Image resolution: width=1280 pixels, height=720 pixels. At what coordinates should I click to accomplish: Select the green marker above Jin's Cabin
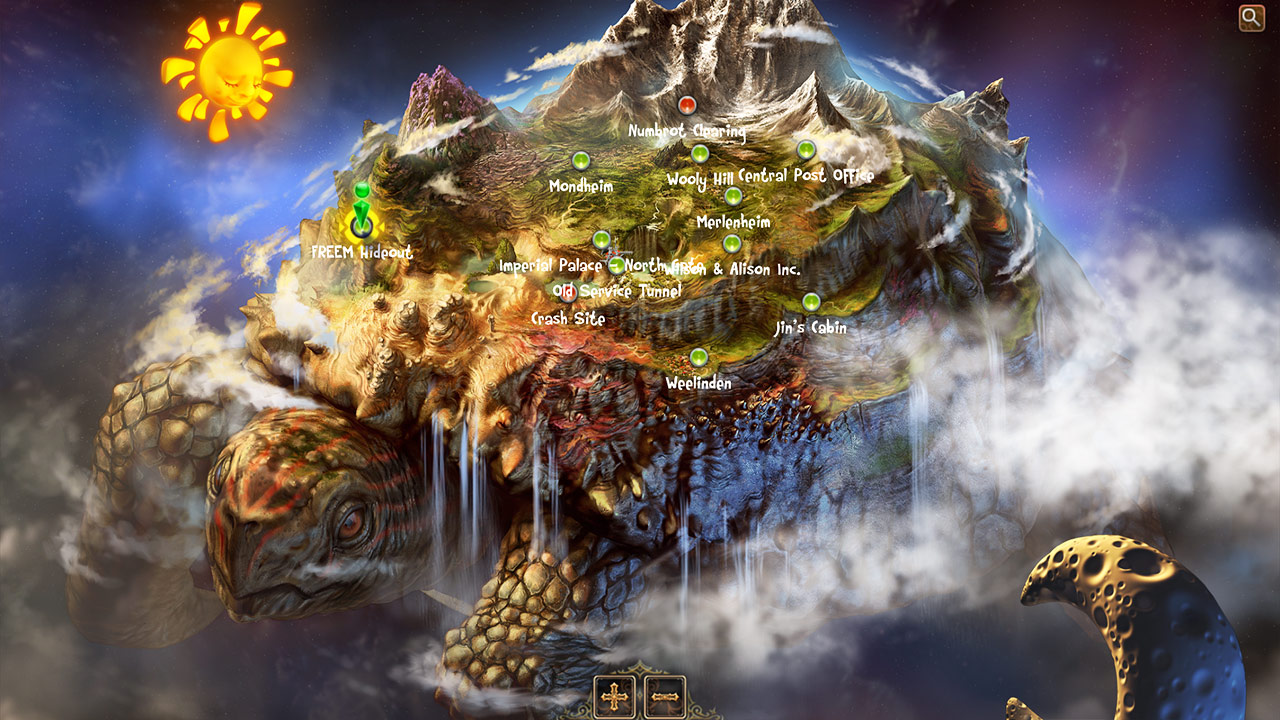[x=811, y=302]
